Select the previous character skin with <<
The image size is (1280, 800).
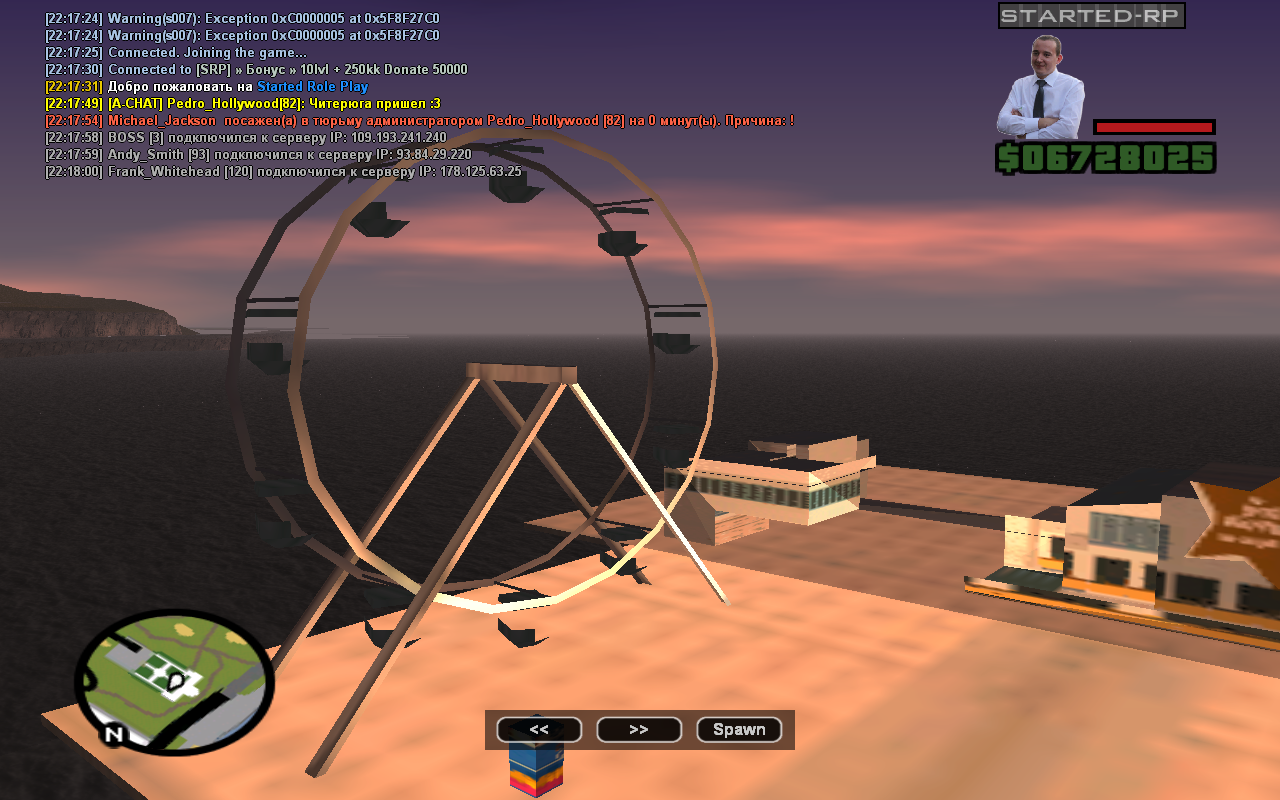click(x=539, y=730)
